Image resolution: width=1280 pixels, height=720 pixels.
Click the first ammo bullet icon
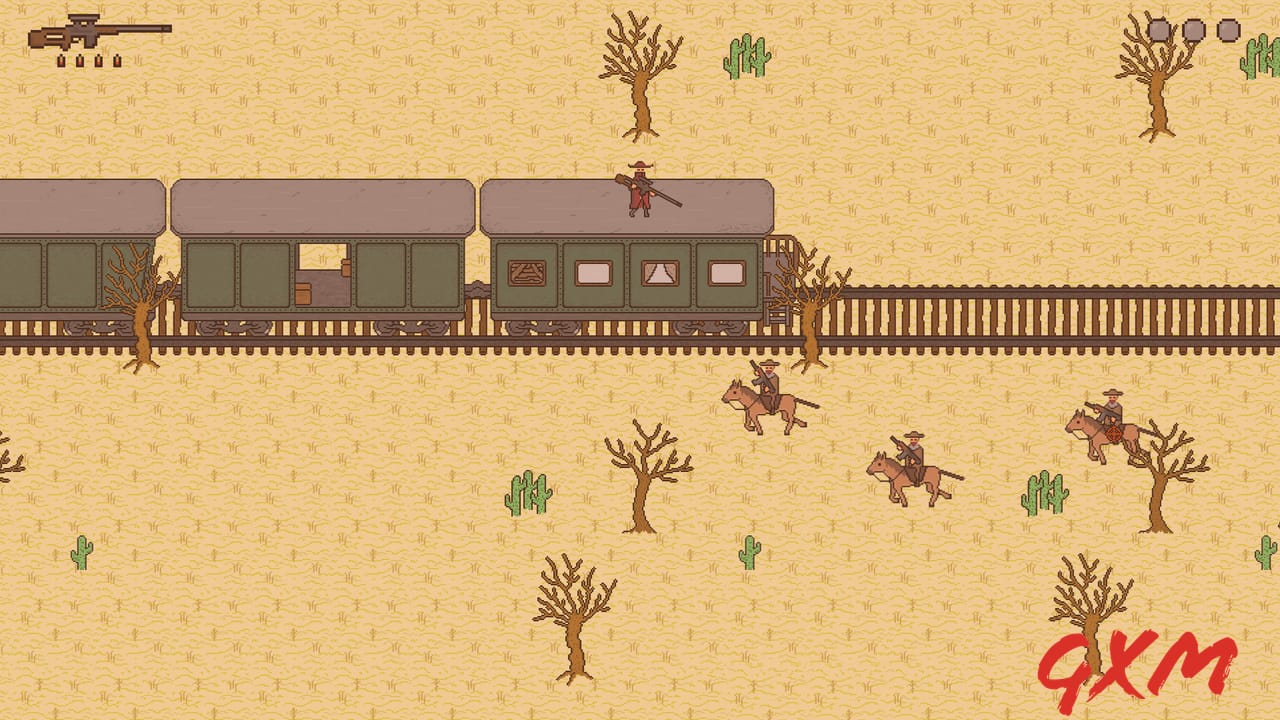(x=61, y=61)
